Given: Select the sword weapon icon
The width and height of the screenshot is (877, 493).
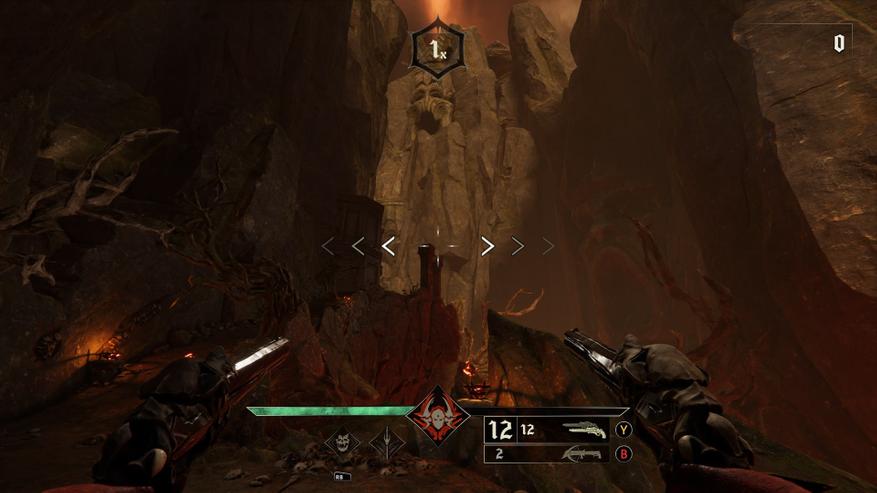Looking at the screenshot, I should 385,442.
